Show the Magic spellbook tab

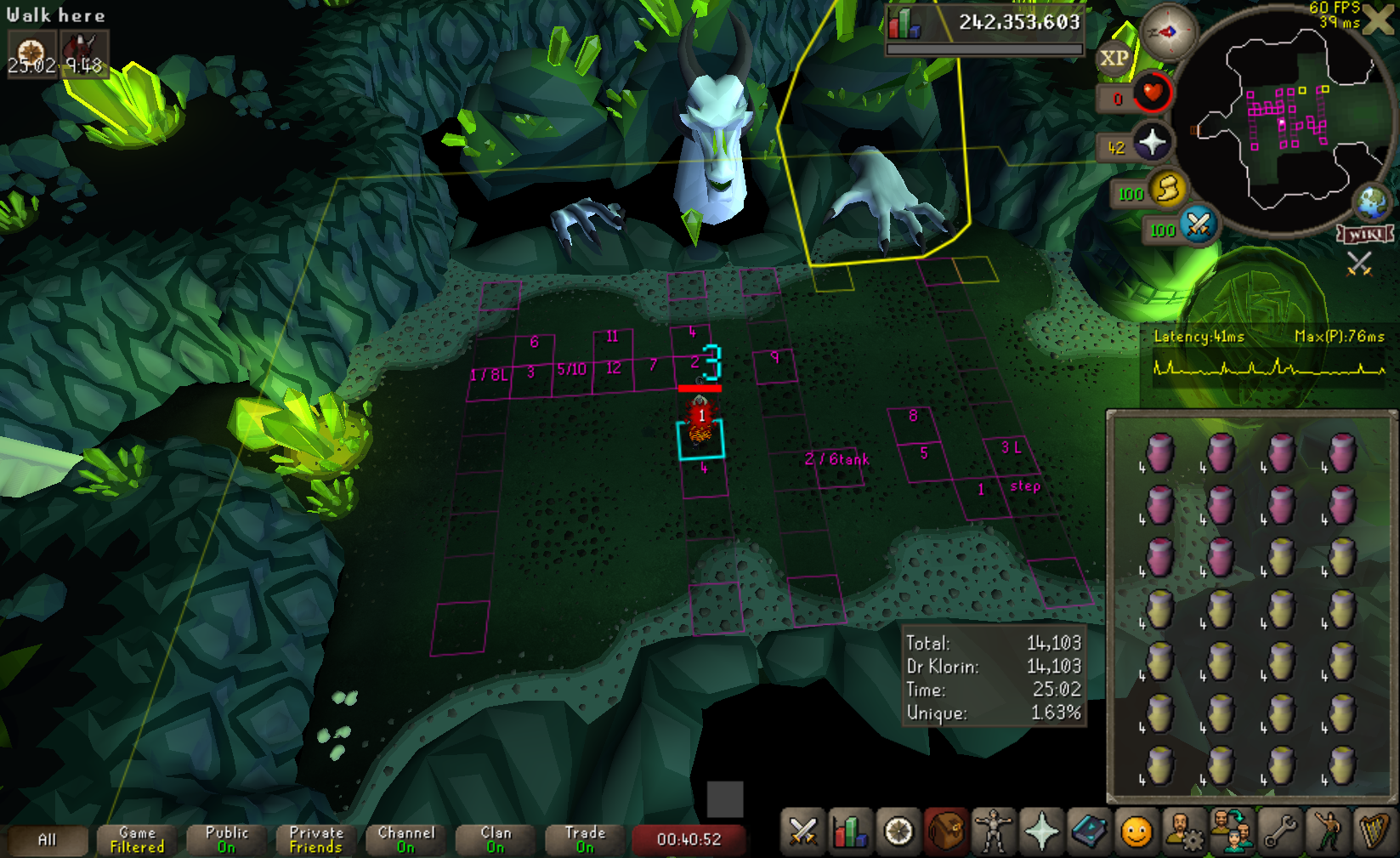(1089, 832)
